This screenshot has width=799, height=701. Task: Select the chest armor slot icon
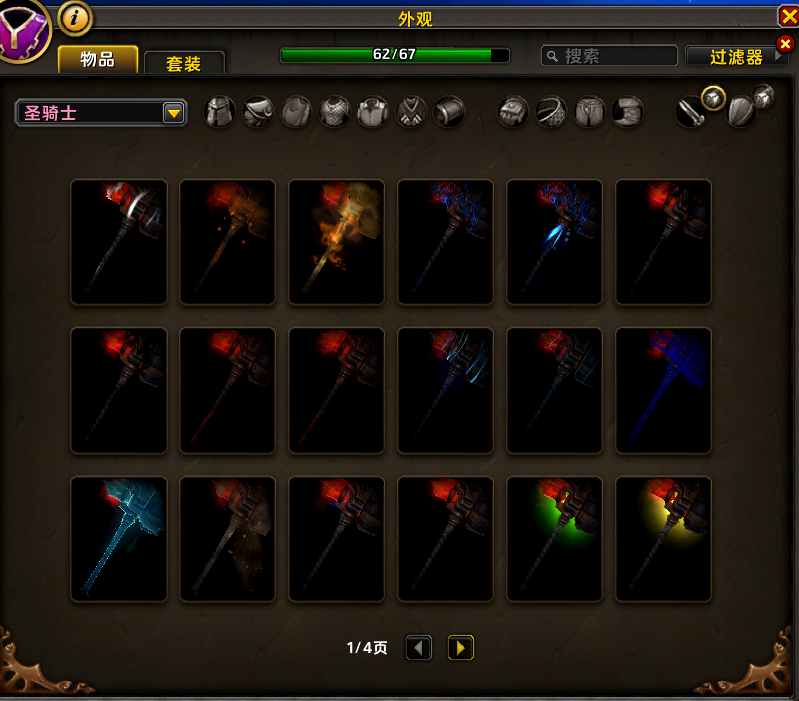335,111
